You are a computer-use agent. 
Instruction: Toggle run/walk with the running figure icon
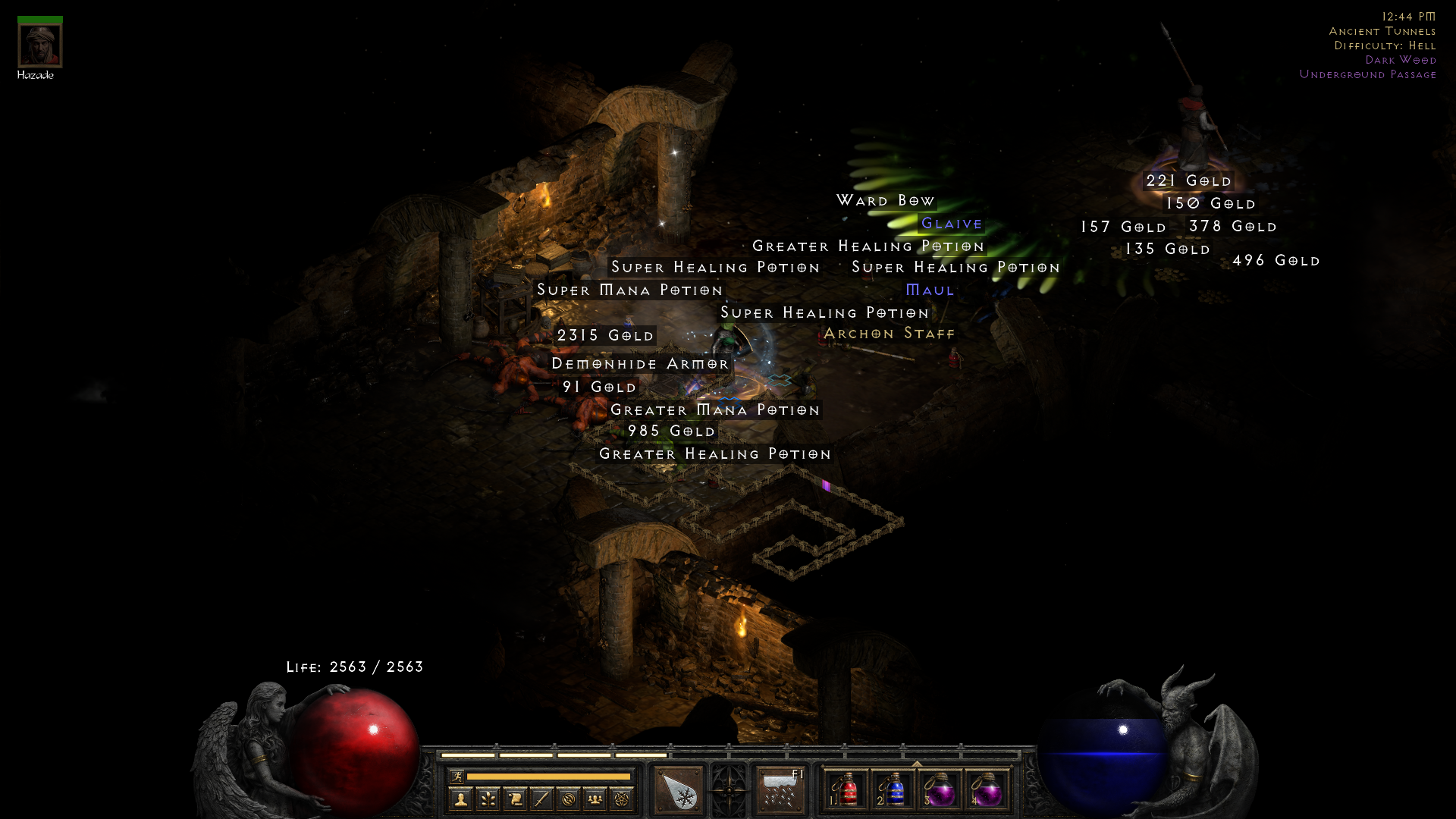pos(457,777)
